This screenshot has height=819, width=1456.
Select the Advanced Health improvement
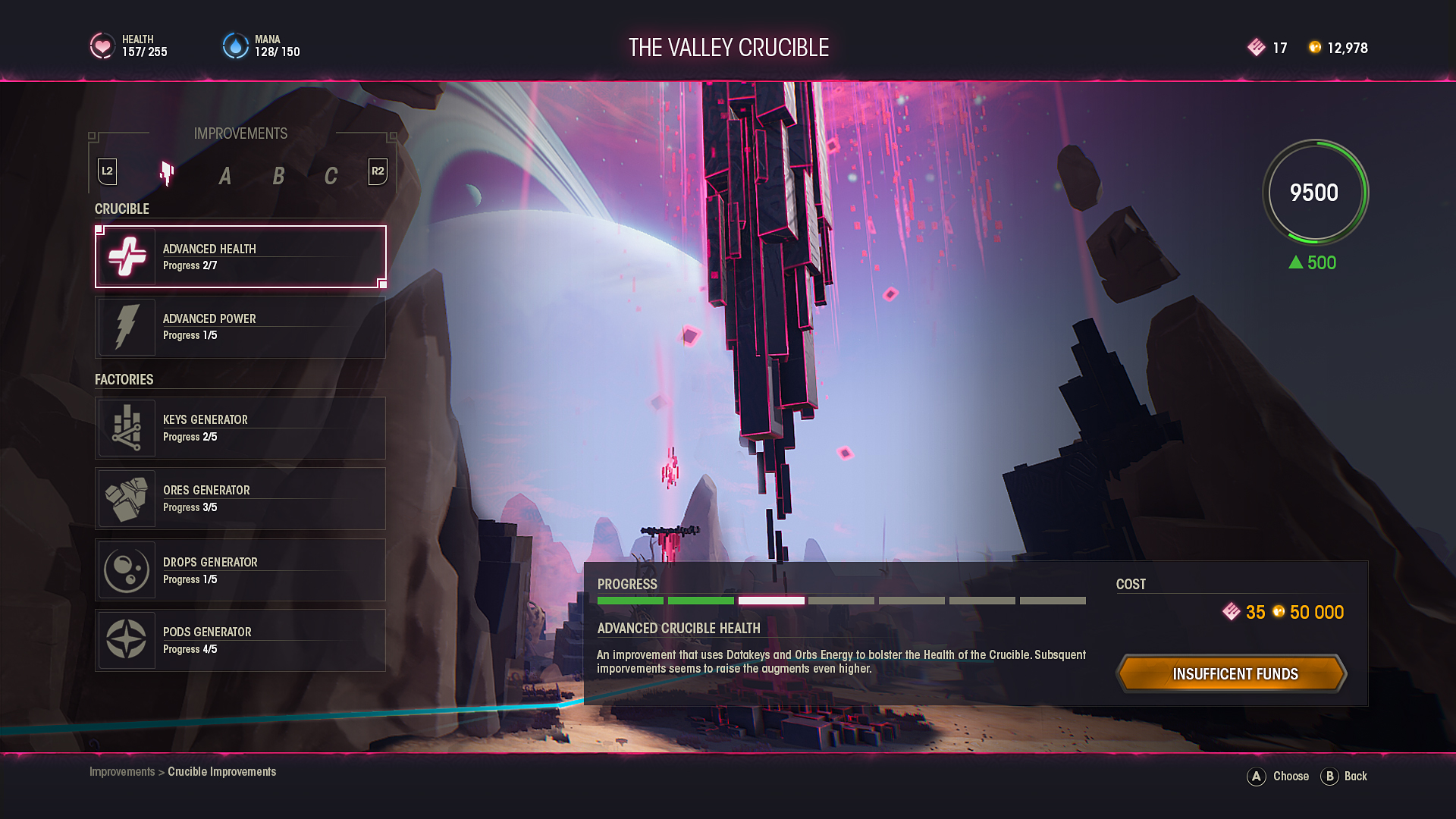coord(240,256)
